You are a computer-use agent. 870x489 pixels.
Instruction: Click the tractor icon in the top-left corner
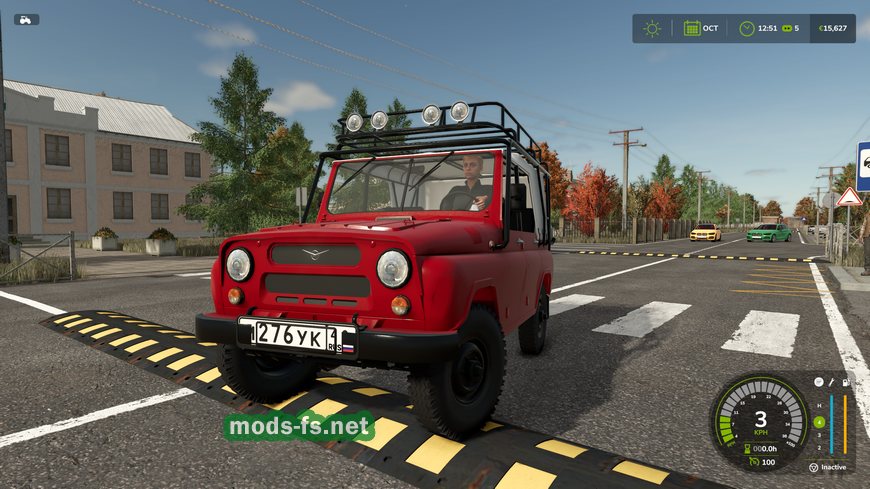point(26,19)
